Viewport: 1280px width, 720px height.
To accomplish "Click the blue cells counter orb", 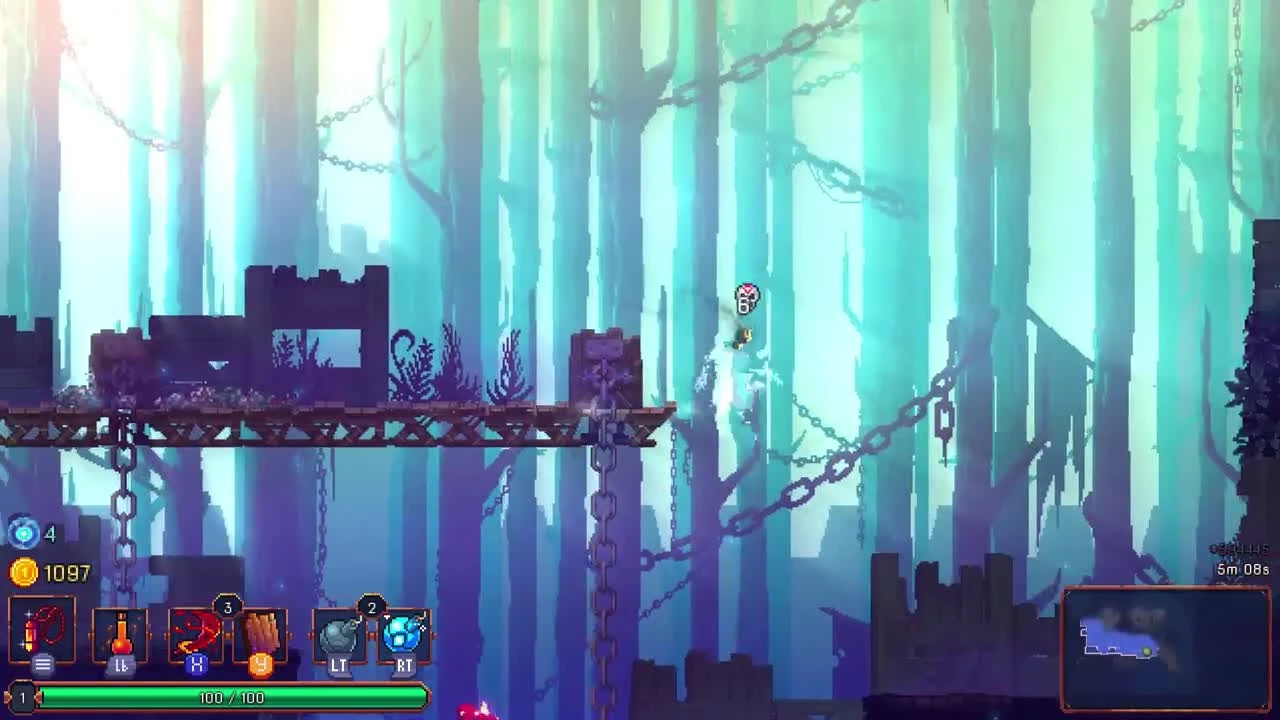I will [23, 534].
